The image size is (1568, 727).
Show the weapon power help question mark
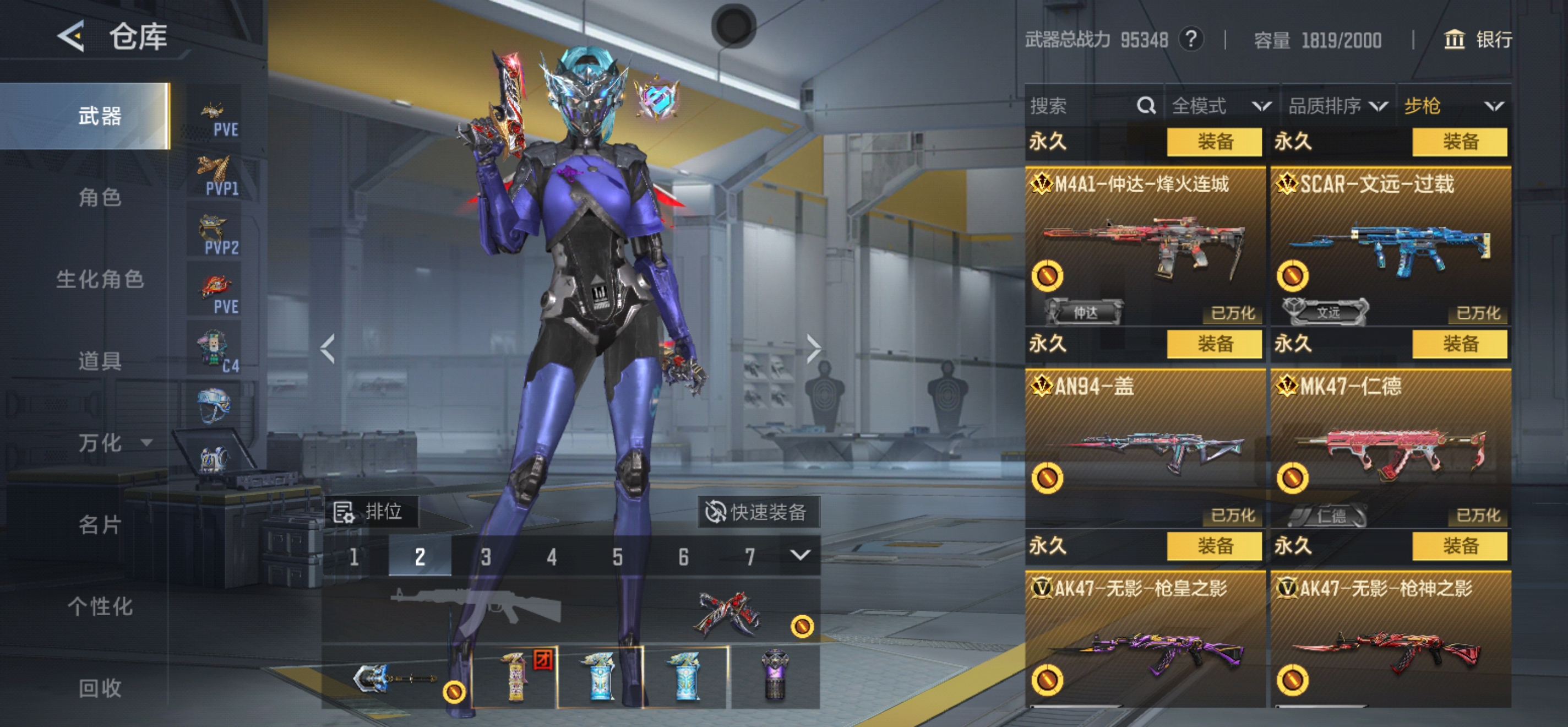pyautogui.click(x=1191, y=40)
